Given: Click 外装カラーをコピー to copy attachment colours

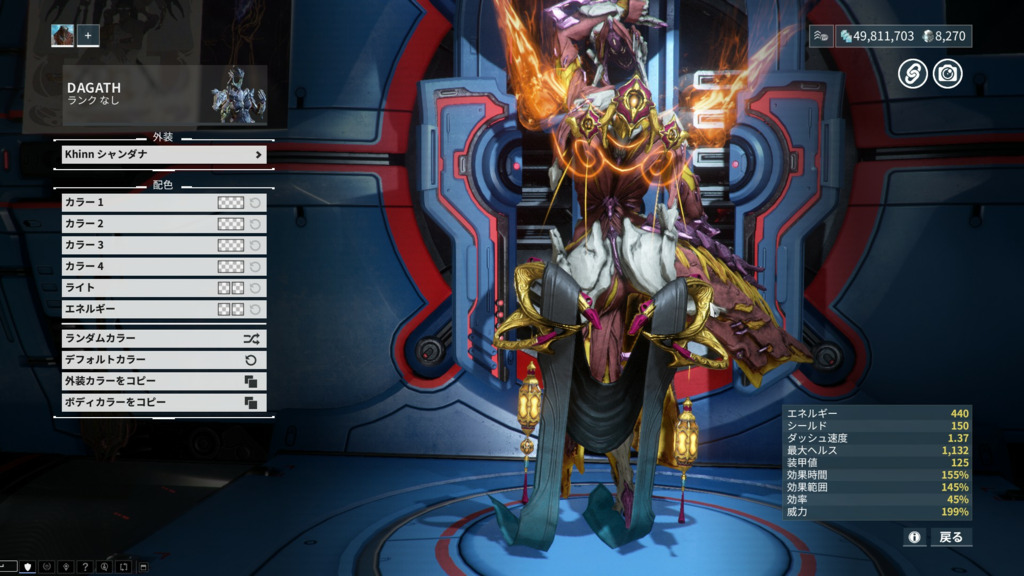Looking at the screenshot, I should click(x=164, y=381).
